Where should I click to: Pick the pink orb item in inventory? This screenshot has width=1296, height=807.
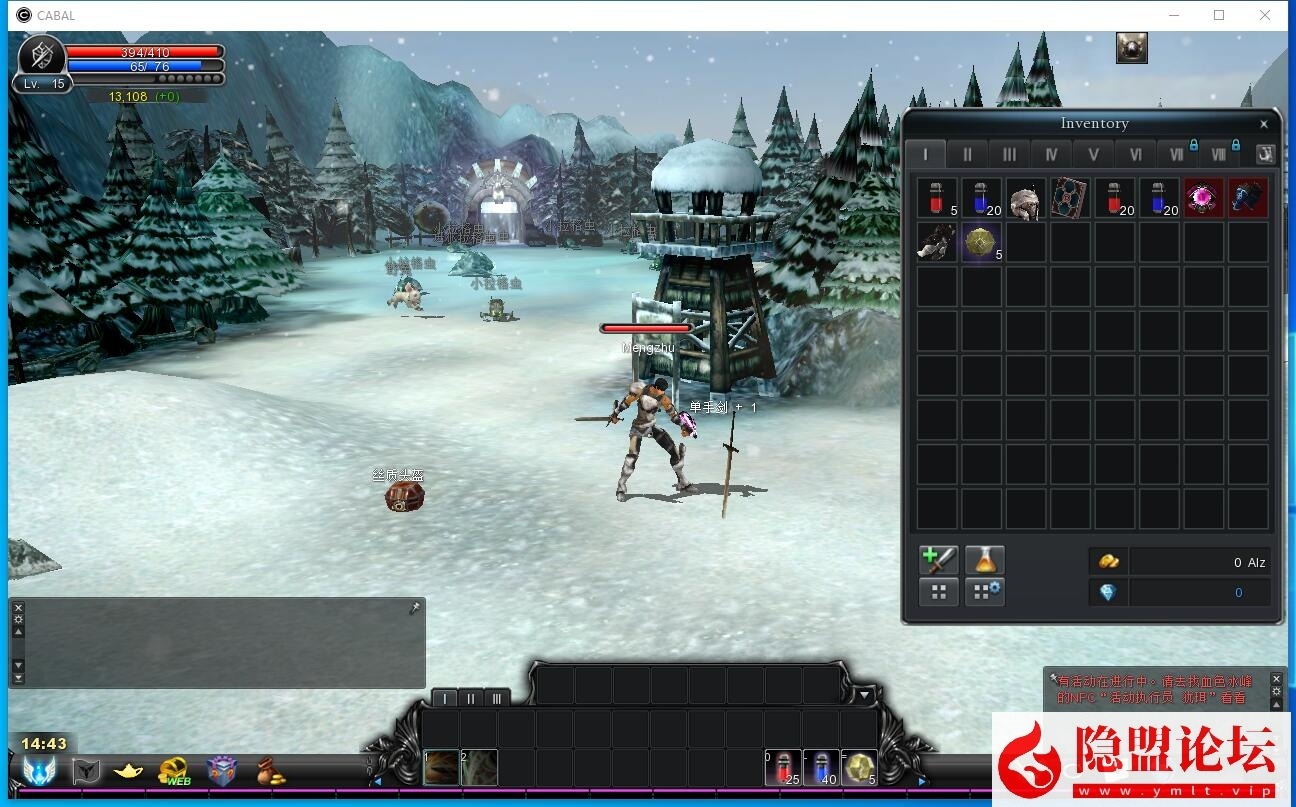1203,199
